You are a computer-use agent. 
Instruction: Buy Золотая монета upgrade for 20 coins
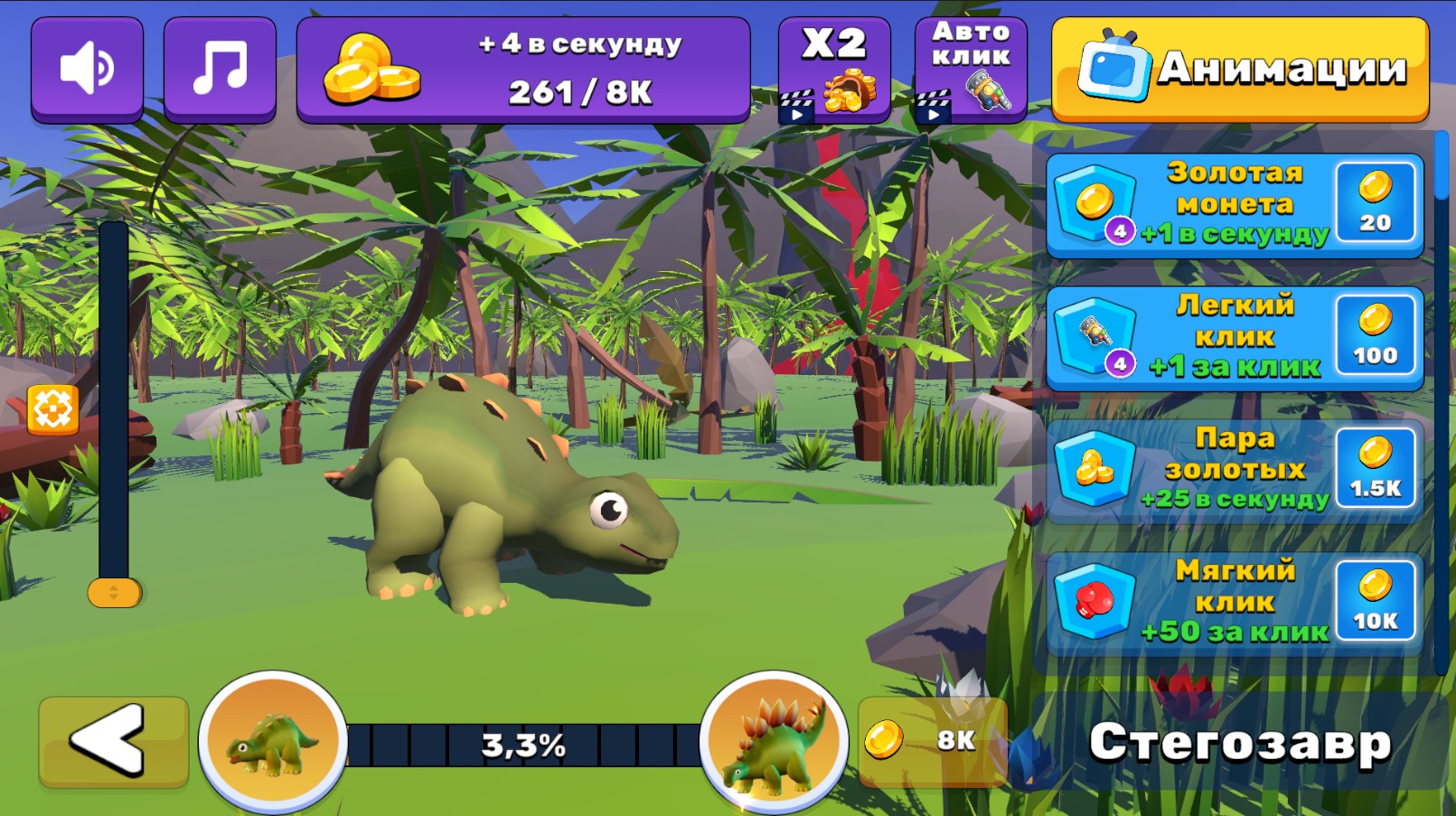click(1376, 203)
